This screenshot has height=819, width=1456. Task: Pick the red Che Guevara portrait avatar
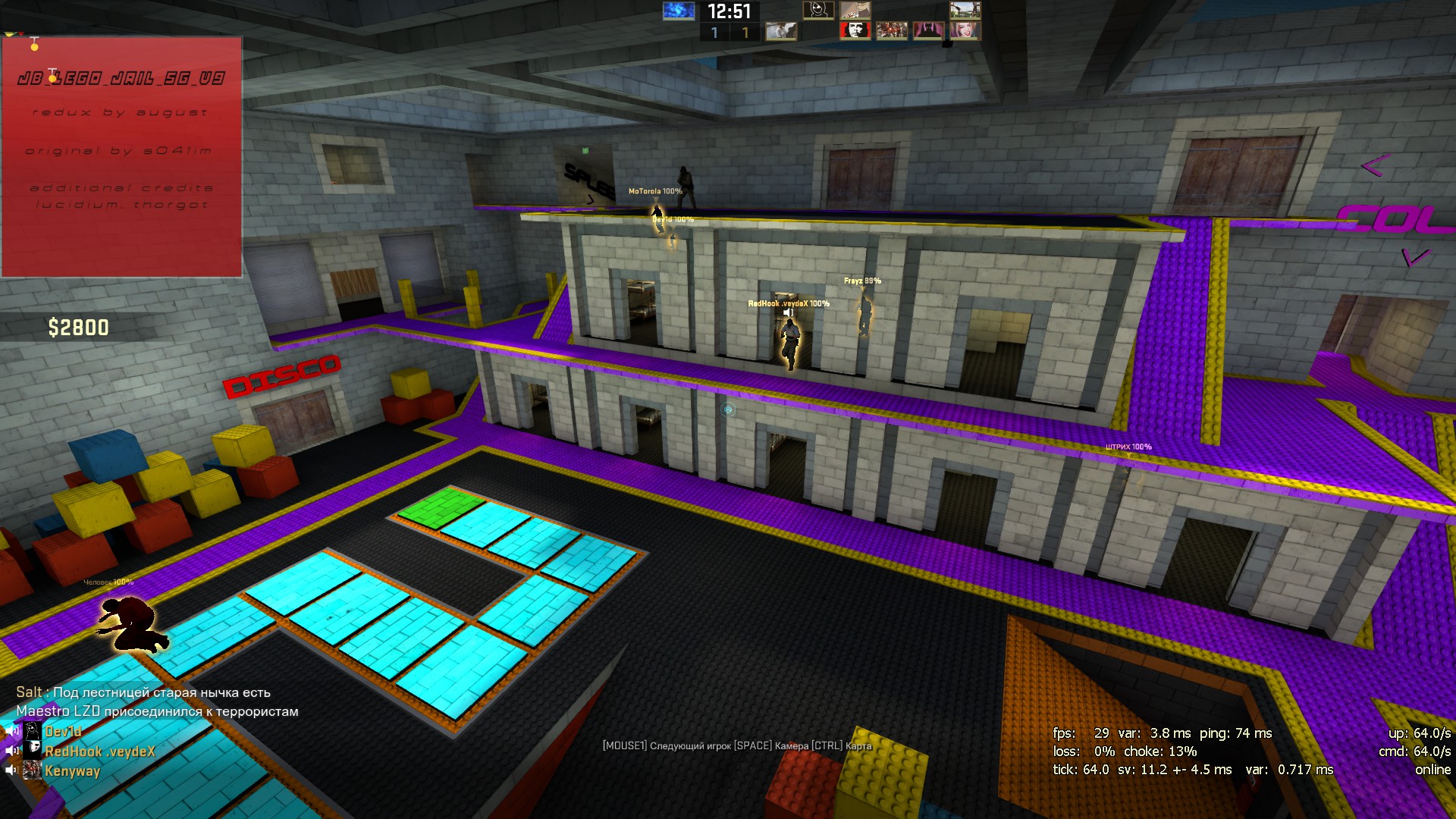tap(855, 30)
